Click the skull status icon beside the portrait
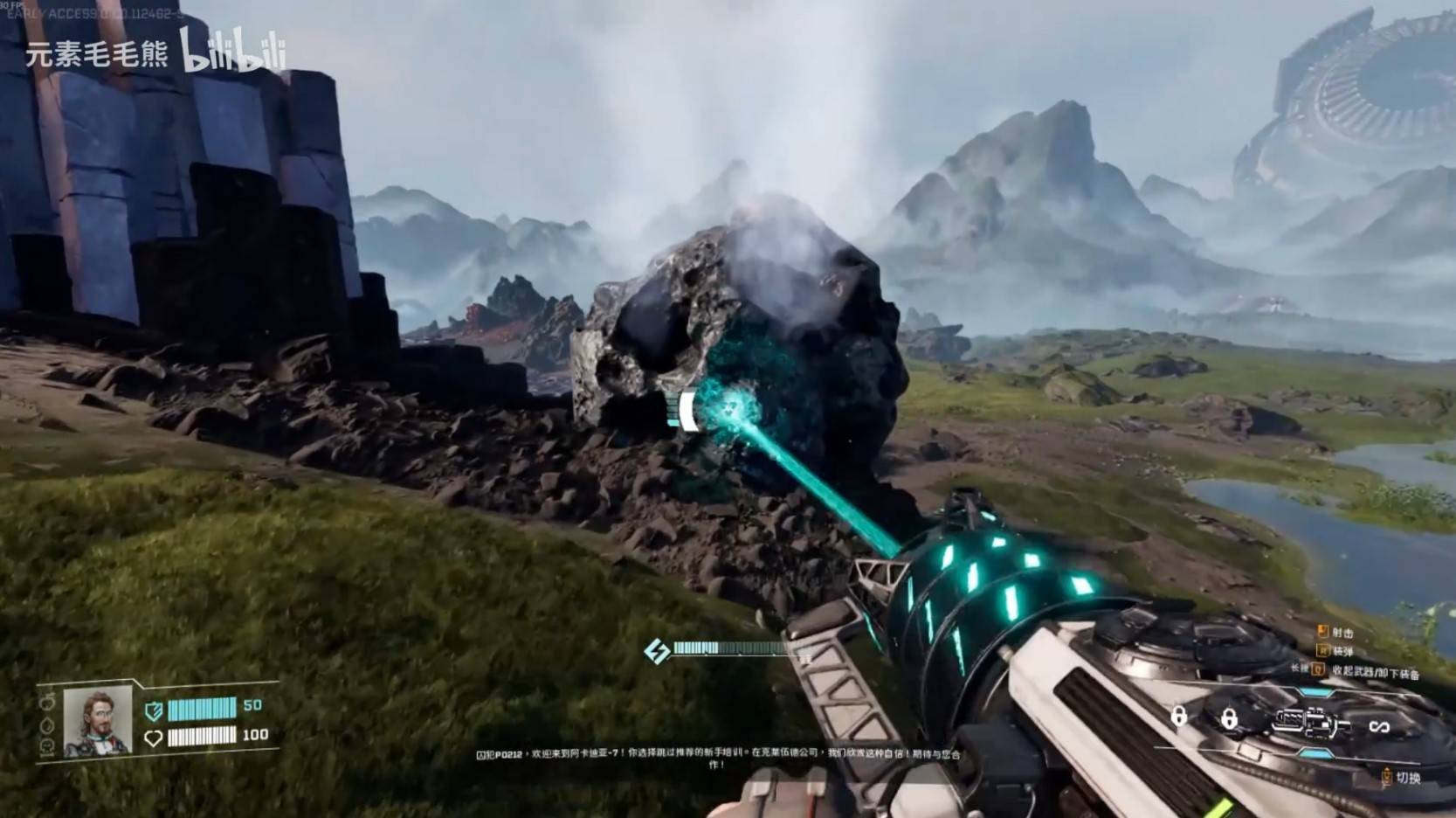Screen dimensions: 1456x818 pos(47,746)
